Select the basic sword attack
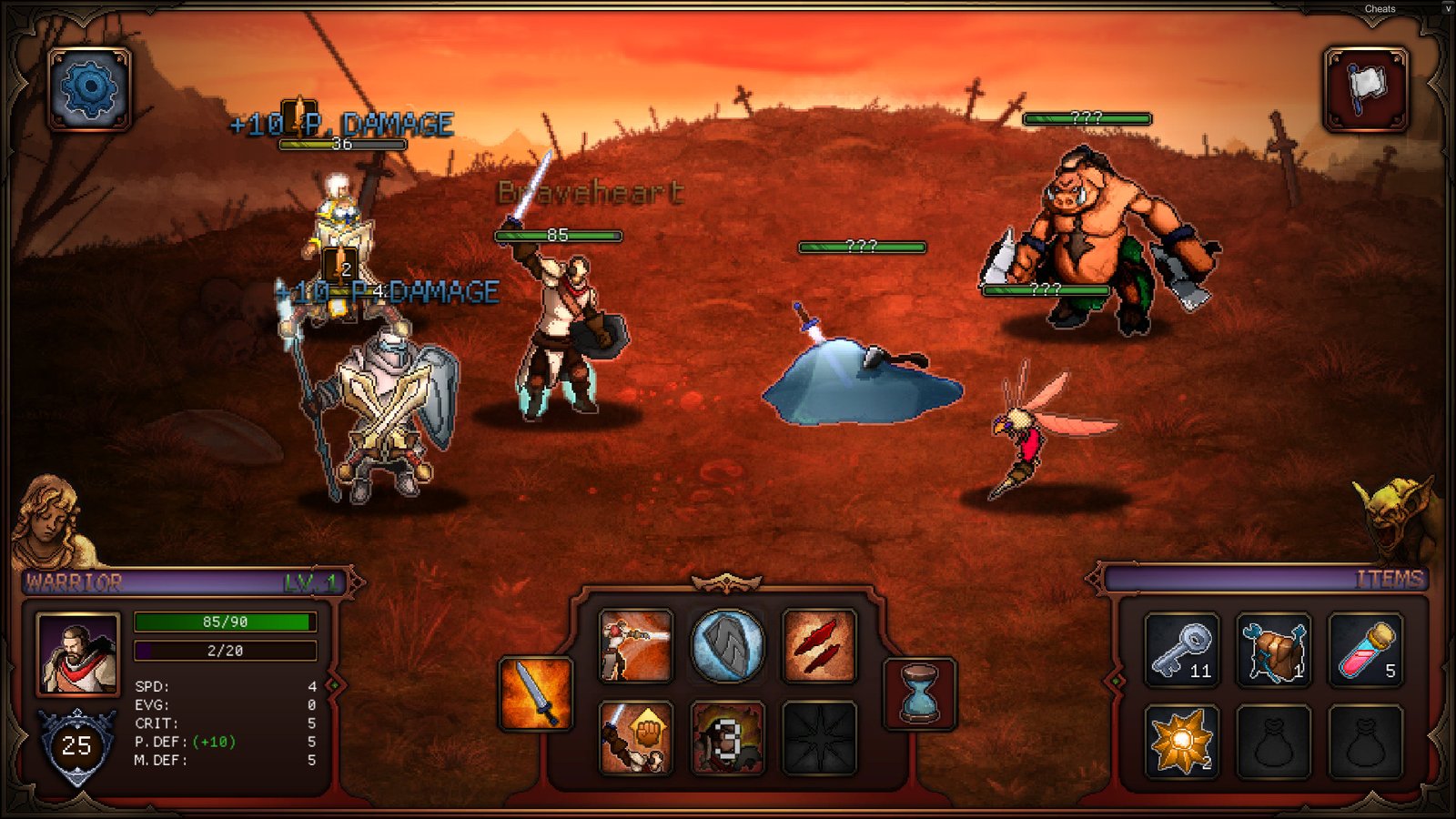Viewport: 1456px width, 819px height. (536, 693)
